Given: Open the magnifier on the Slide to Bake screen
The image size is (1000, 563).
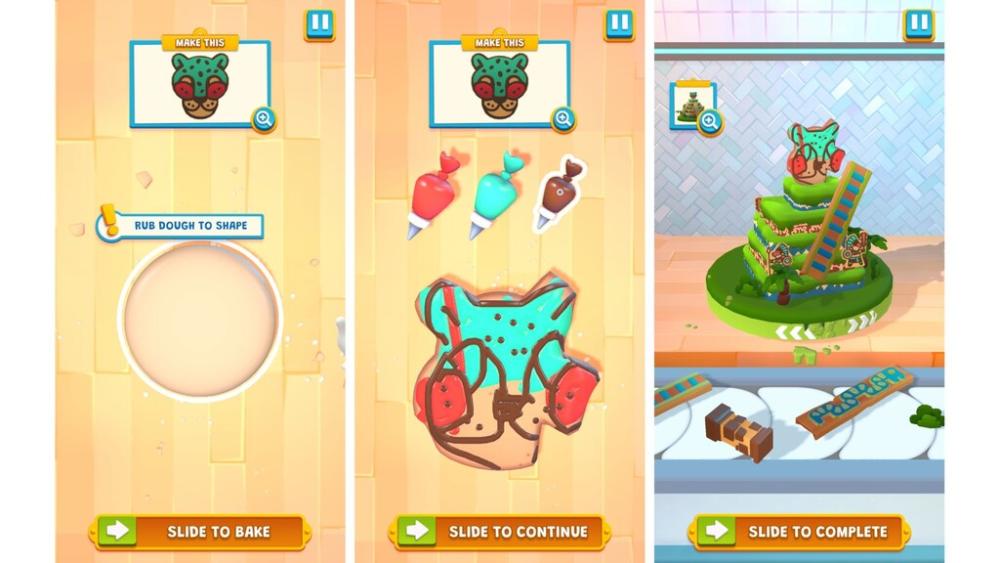Looking at the screenshot, I should [264, 119].
